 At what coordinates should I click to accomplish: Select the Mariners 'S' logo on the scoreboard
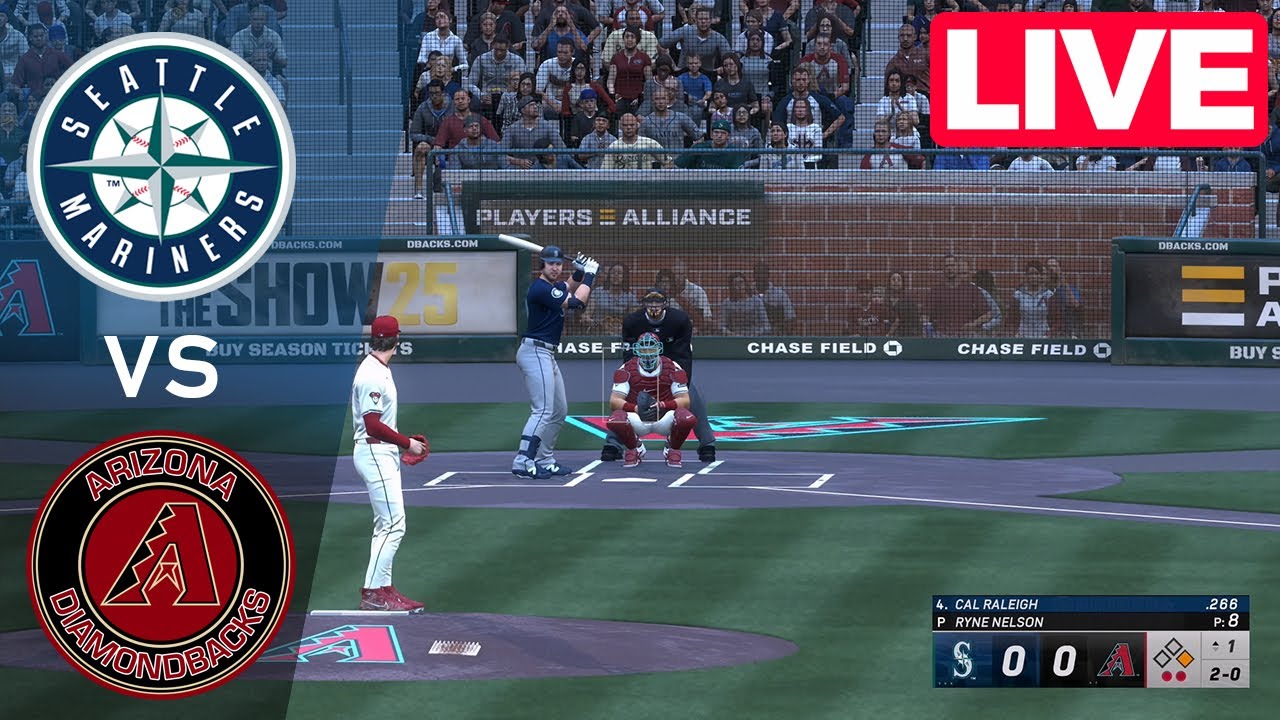pos(962,657)
